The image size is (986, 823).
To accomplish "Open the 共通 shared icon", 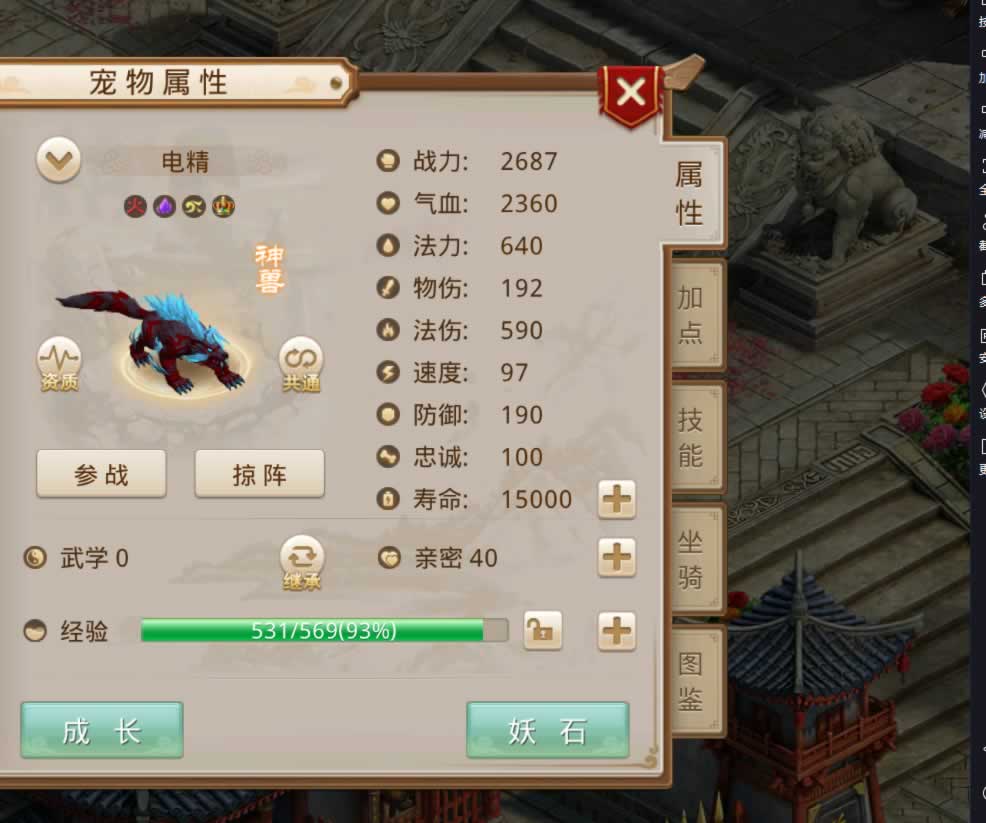I will [x=301, y=363].
